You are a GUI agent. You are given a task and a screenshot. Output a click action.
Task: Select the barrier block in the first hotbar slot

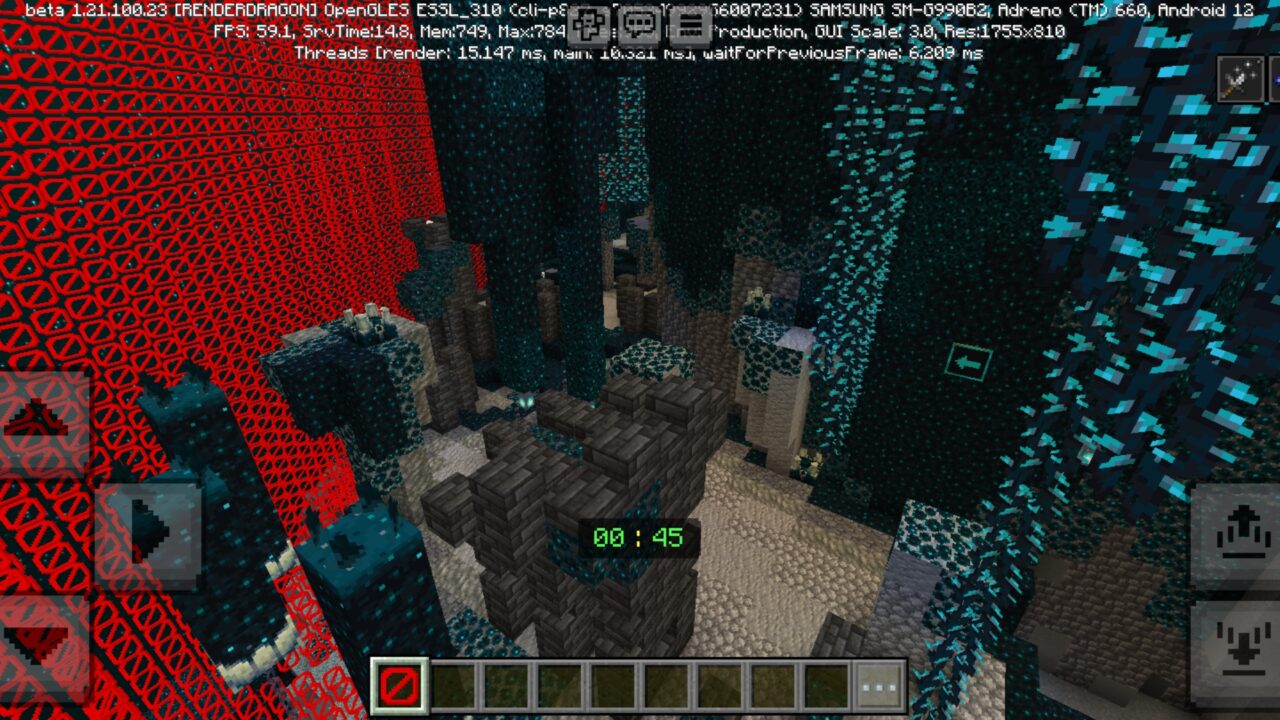398,685
